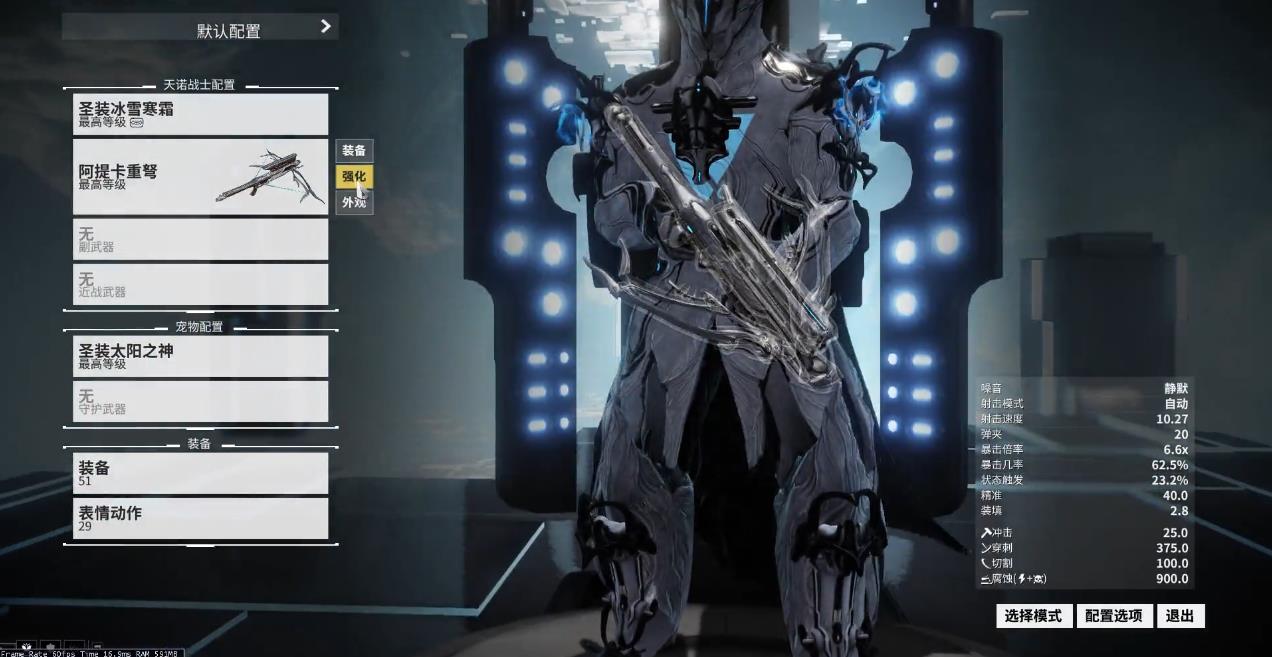The image size is (1272, 657).
Task: Choose the empty 守护武器 sentinel weapon slot
Action: (200, 401)
